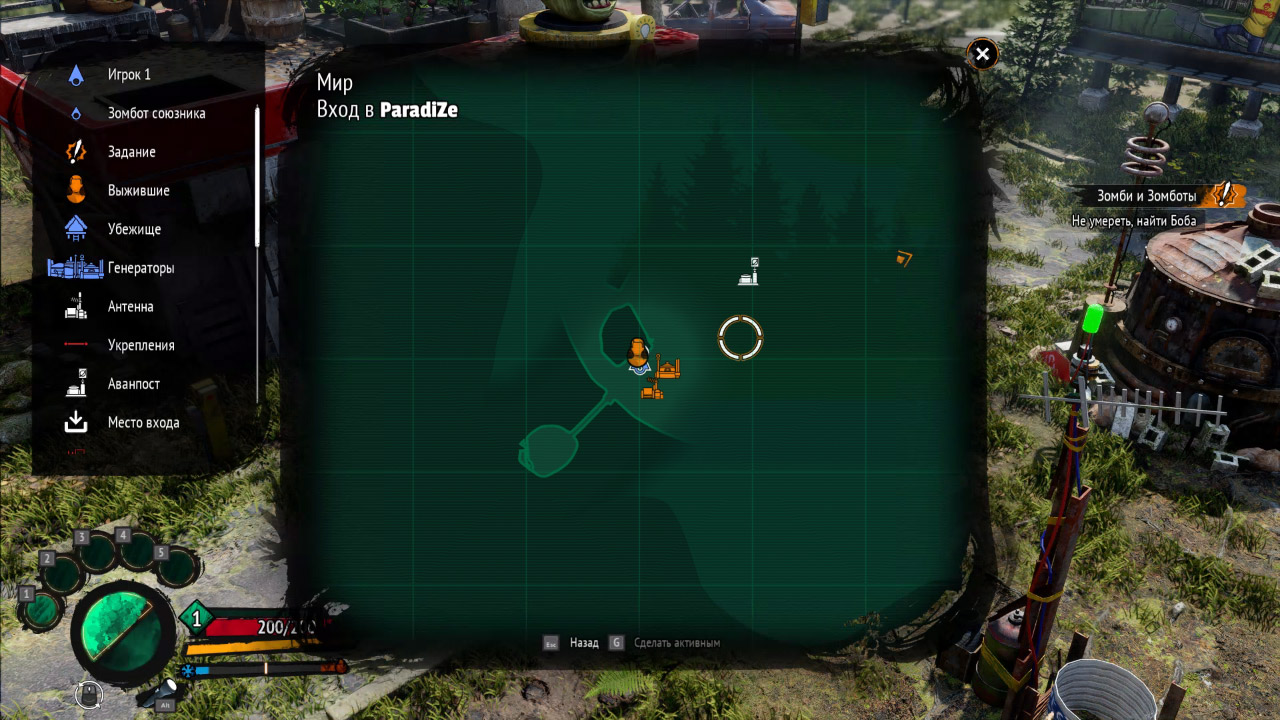Select the Аванпост legend entry

pos(133,384)
